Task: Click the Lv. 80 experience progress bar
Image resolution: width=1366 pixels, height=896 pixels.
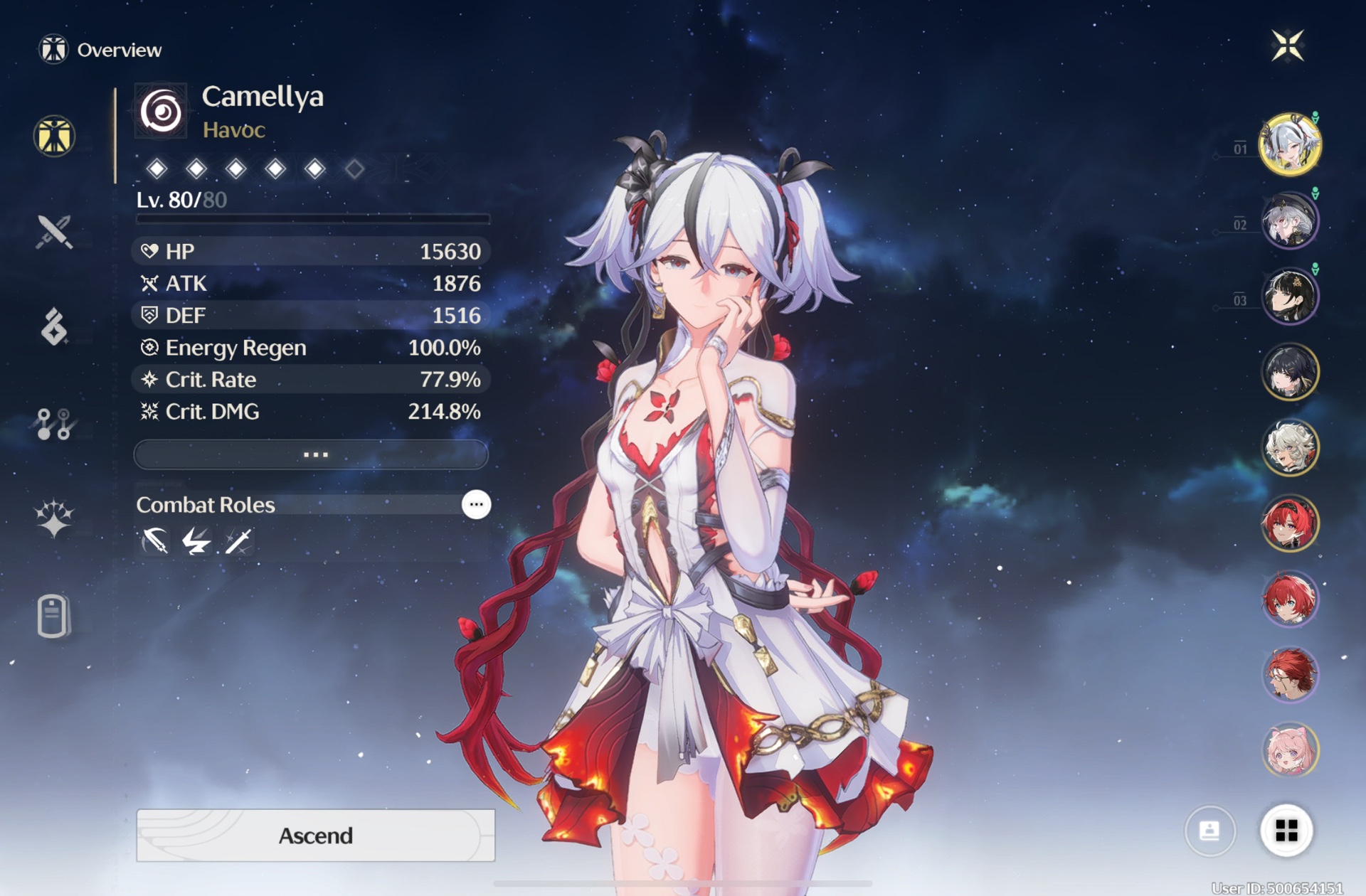Action: click(311, 221)
